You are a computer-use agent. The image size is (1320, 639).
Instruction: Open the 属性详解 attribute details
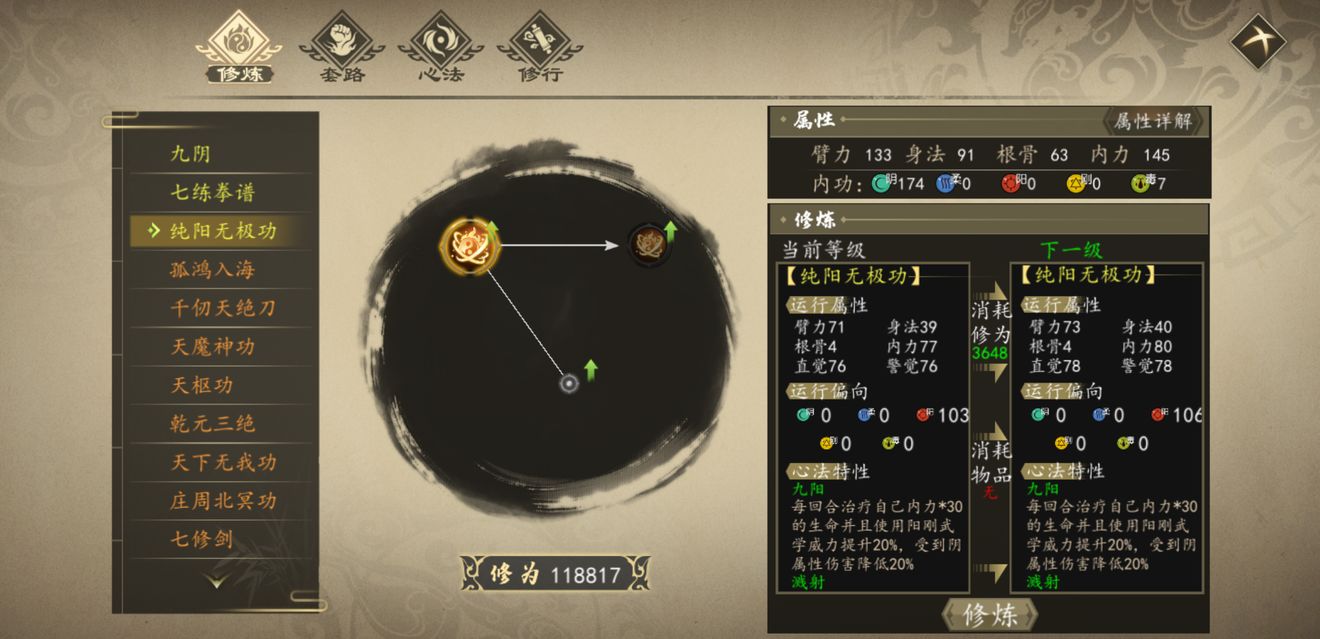1153,121
